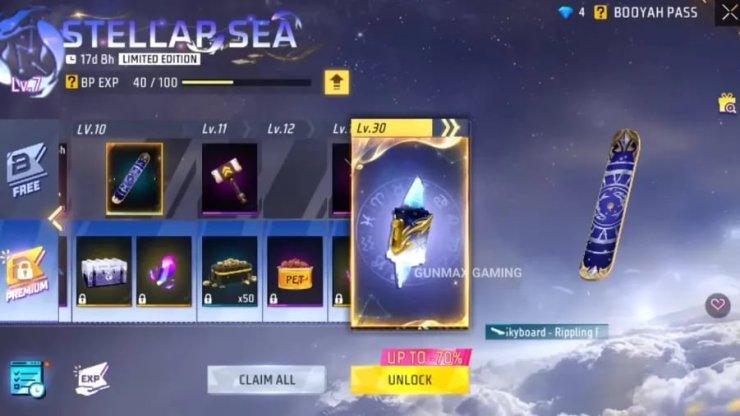Choose the locked purple feather premium reward

163,270
